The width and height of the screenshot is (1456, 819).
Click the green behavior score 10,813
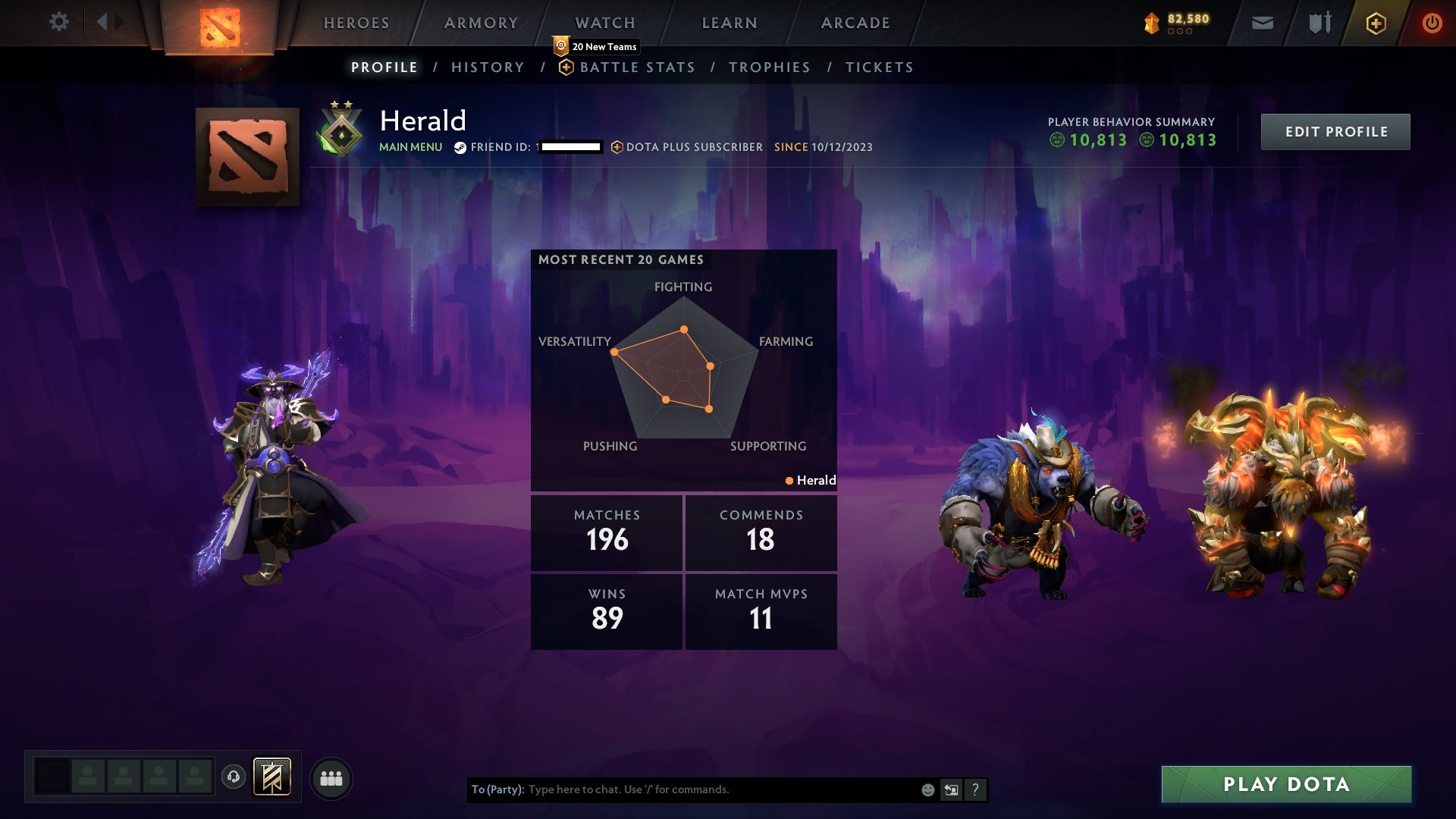coord(1097,140)
